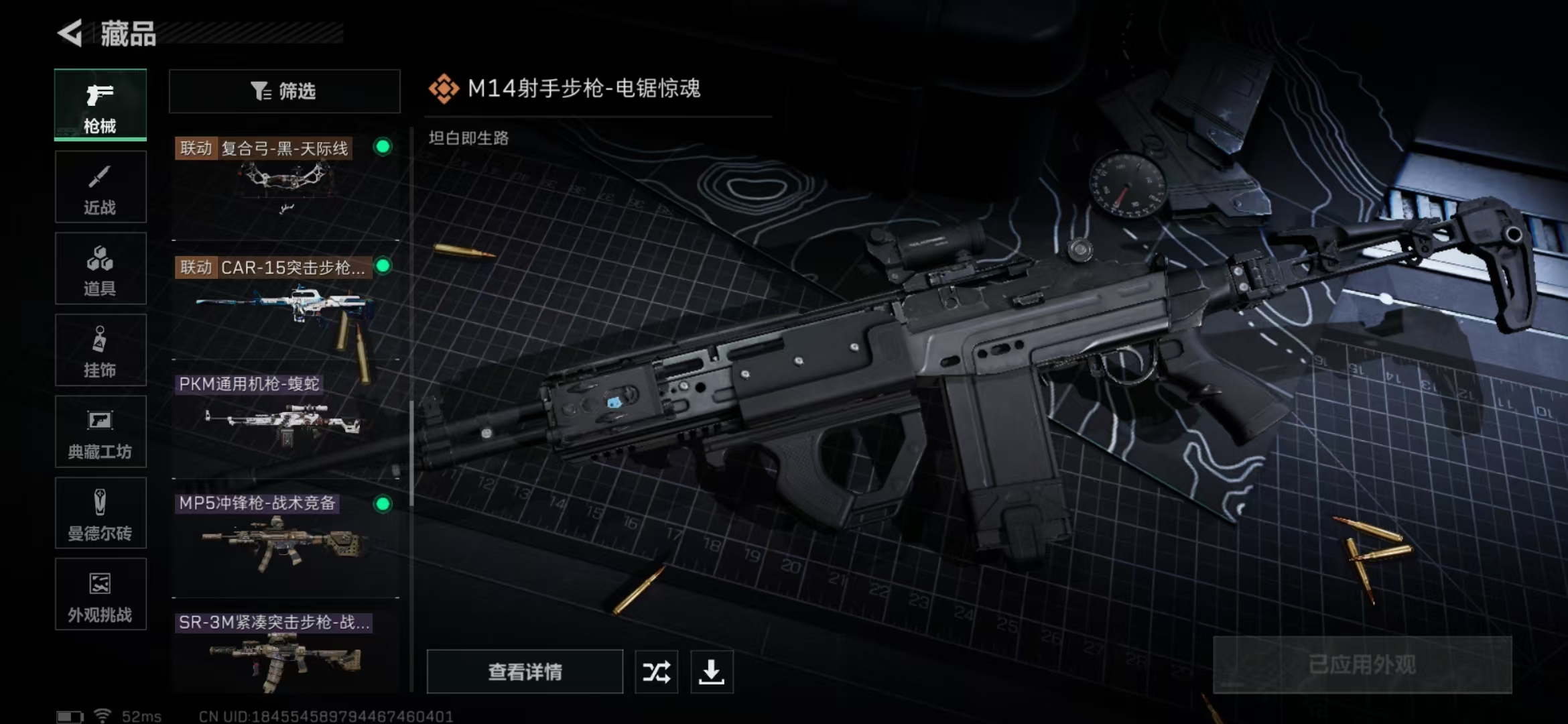Switch to the 挂饰 charms tab
This screenshot has width=1568, height=724.
point(101,351)
